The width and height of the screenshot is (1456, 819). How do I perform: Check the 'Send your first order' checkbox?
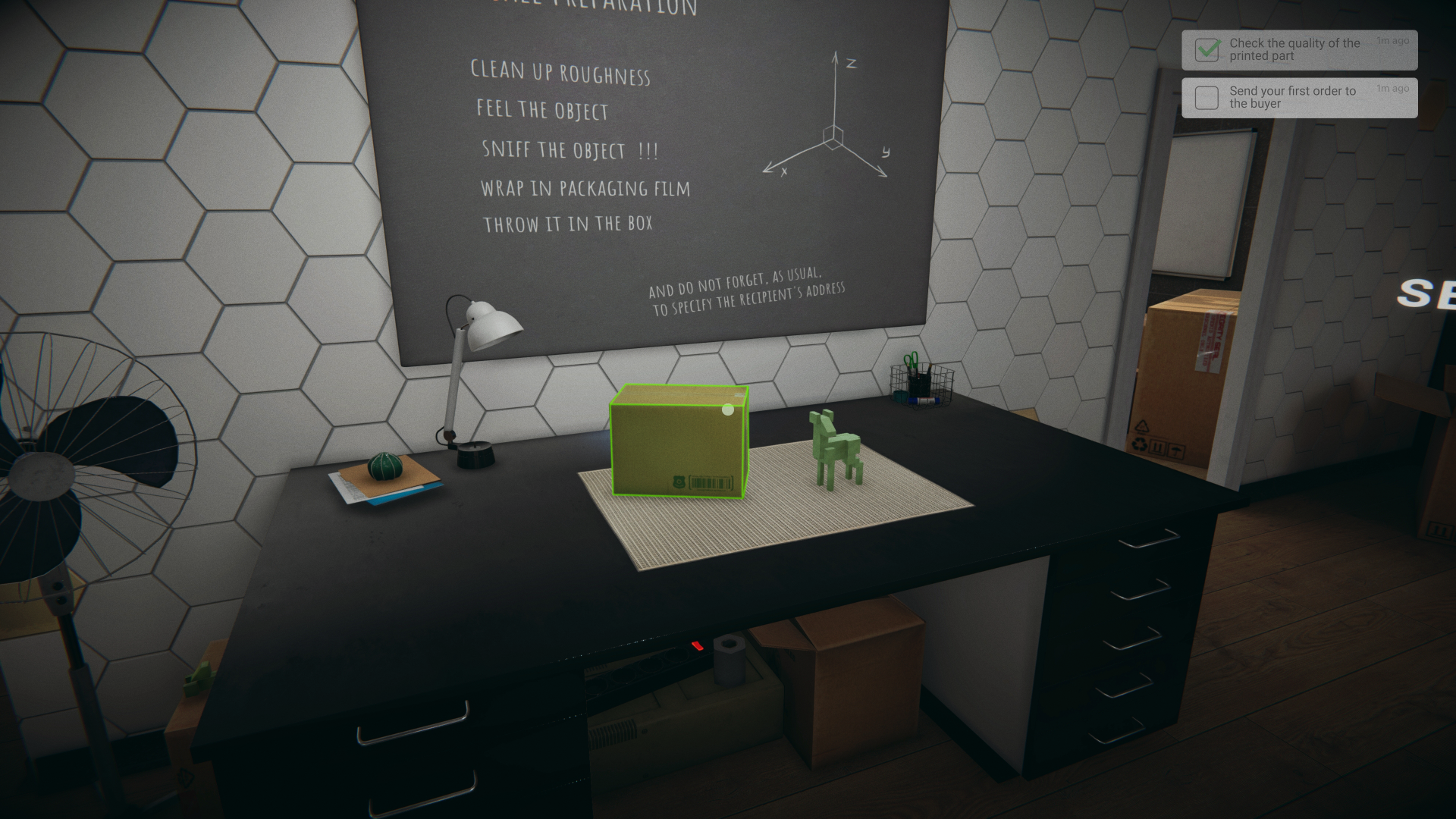click(x=1207, y=98)
